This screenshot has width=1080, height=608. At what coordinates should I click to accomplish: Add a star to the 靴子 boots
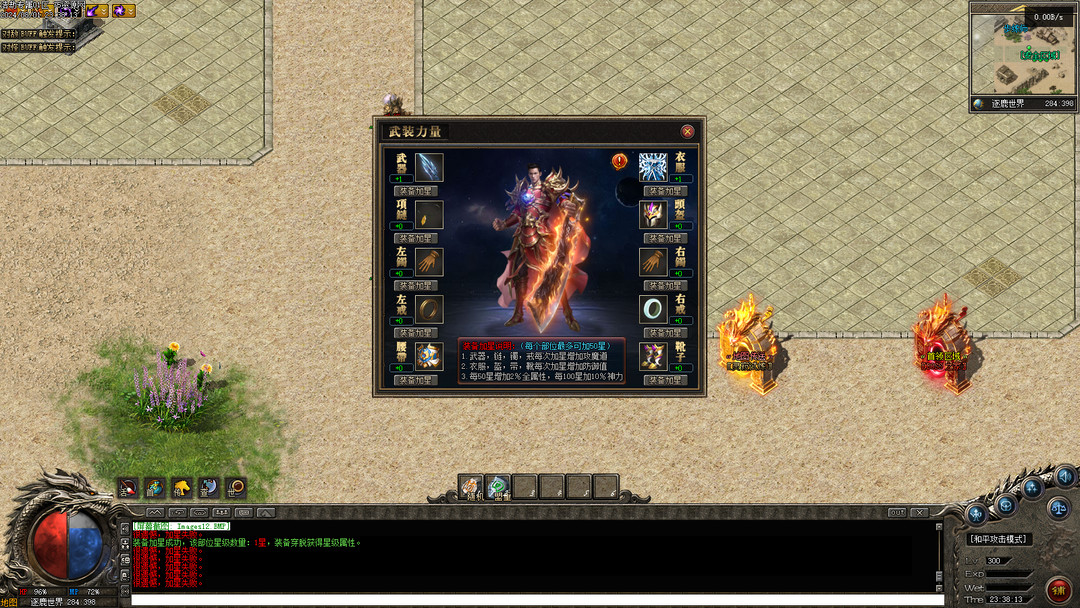coord(665,380)
